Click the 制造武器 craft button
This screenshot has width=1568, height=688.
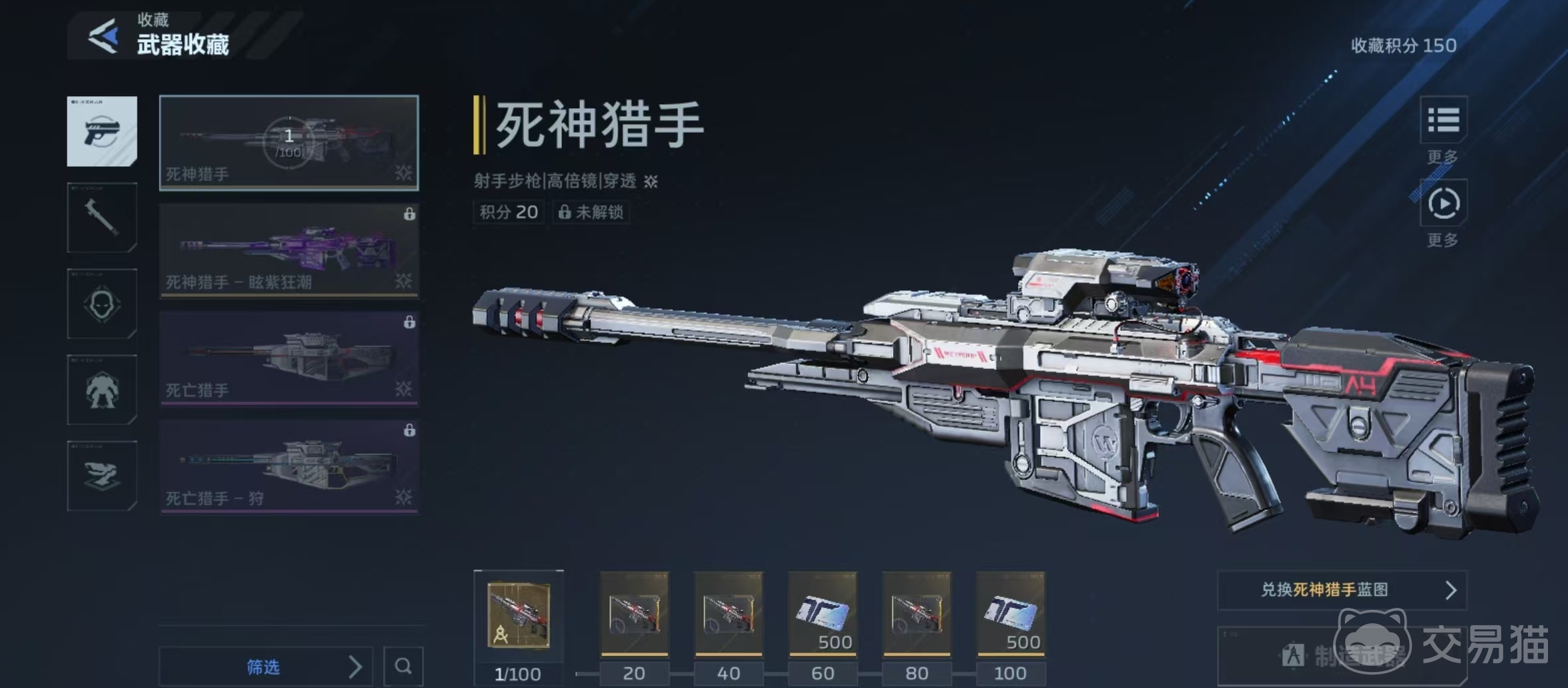(x=1342, y=655)
